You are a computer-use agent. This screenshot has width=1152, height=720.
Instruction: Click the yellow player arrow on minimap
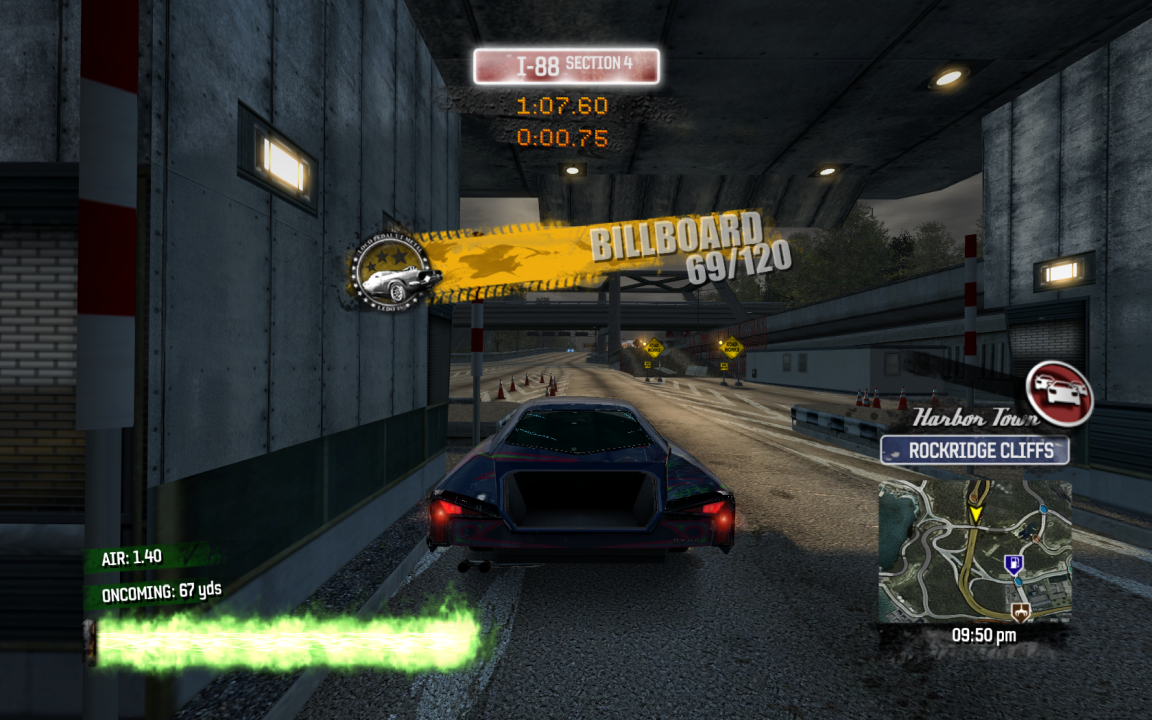pyautogui.click(x=975, y=513)
